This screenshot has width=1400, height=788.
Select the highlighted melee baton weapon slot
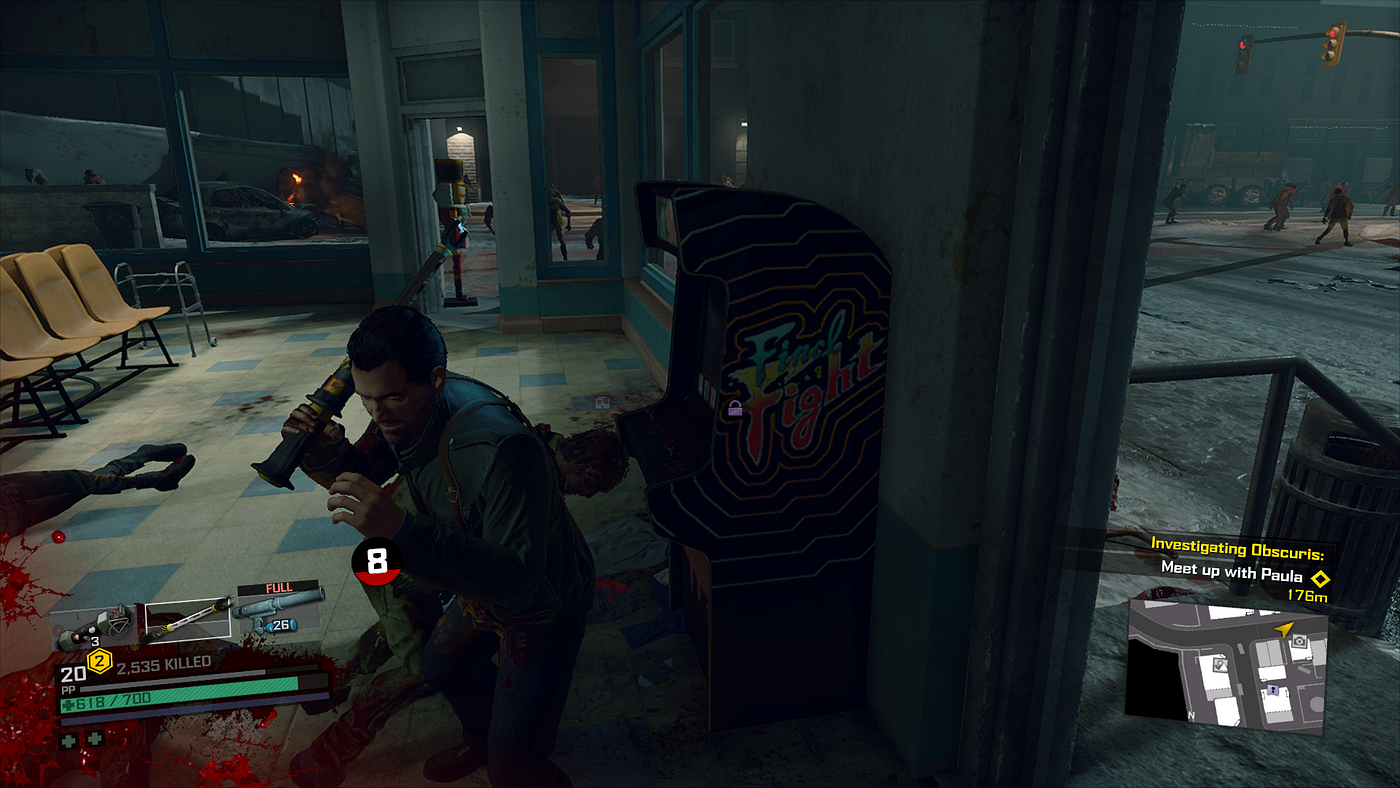189,619
